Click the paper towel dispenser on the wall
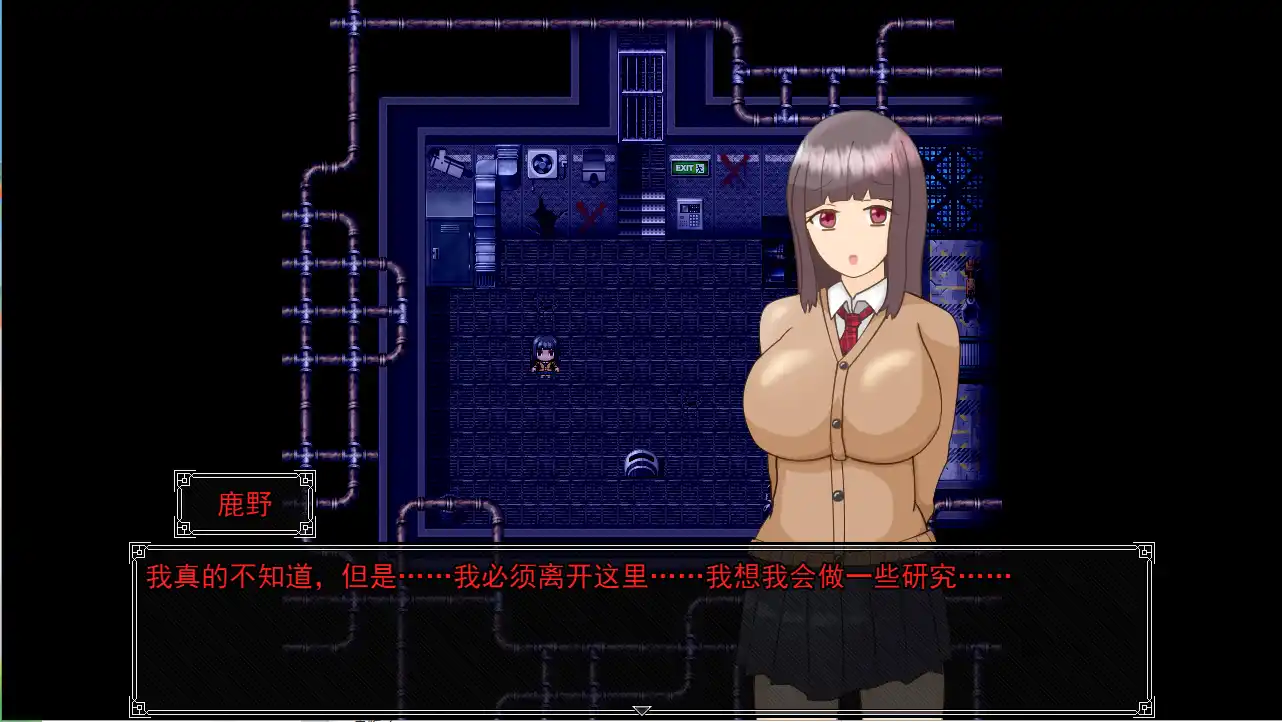Image resolution: width=1282 pixels, height=722 pixels. [592, 163]
